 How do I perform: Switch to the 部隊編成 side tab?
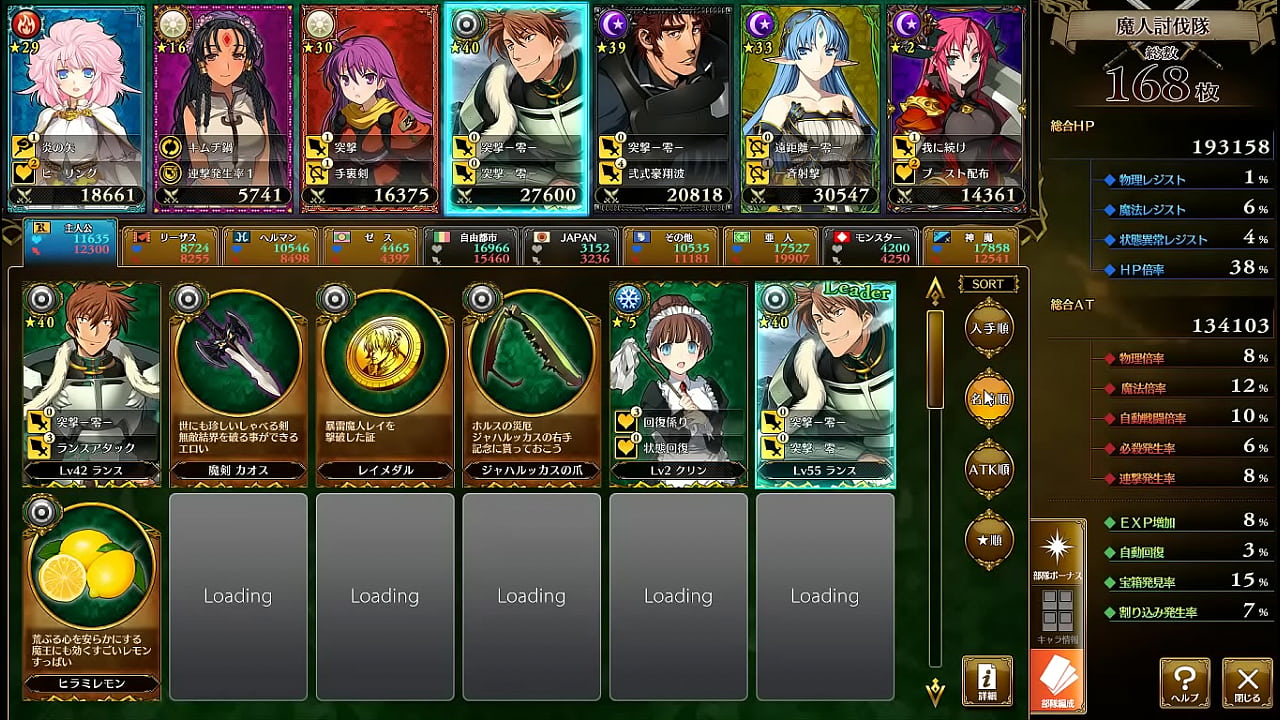(x=1057, y=682)
